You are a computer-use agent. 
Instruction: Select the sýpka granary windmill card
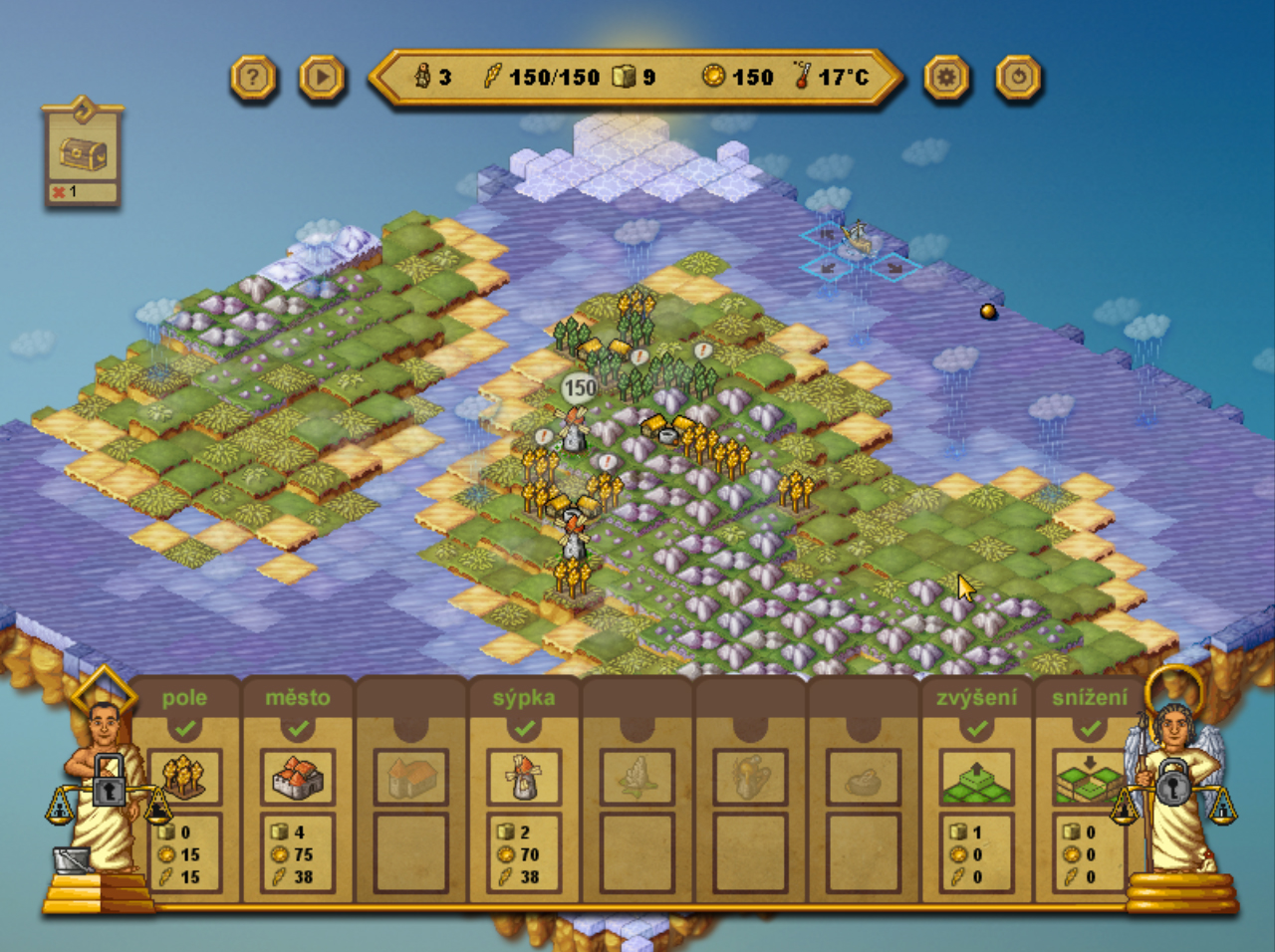[524, 778]
